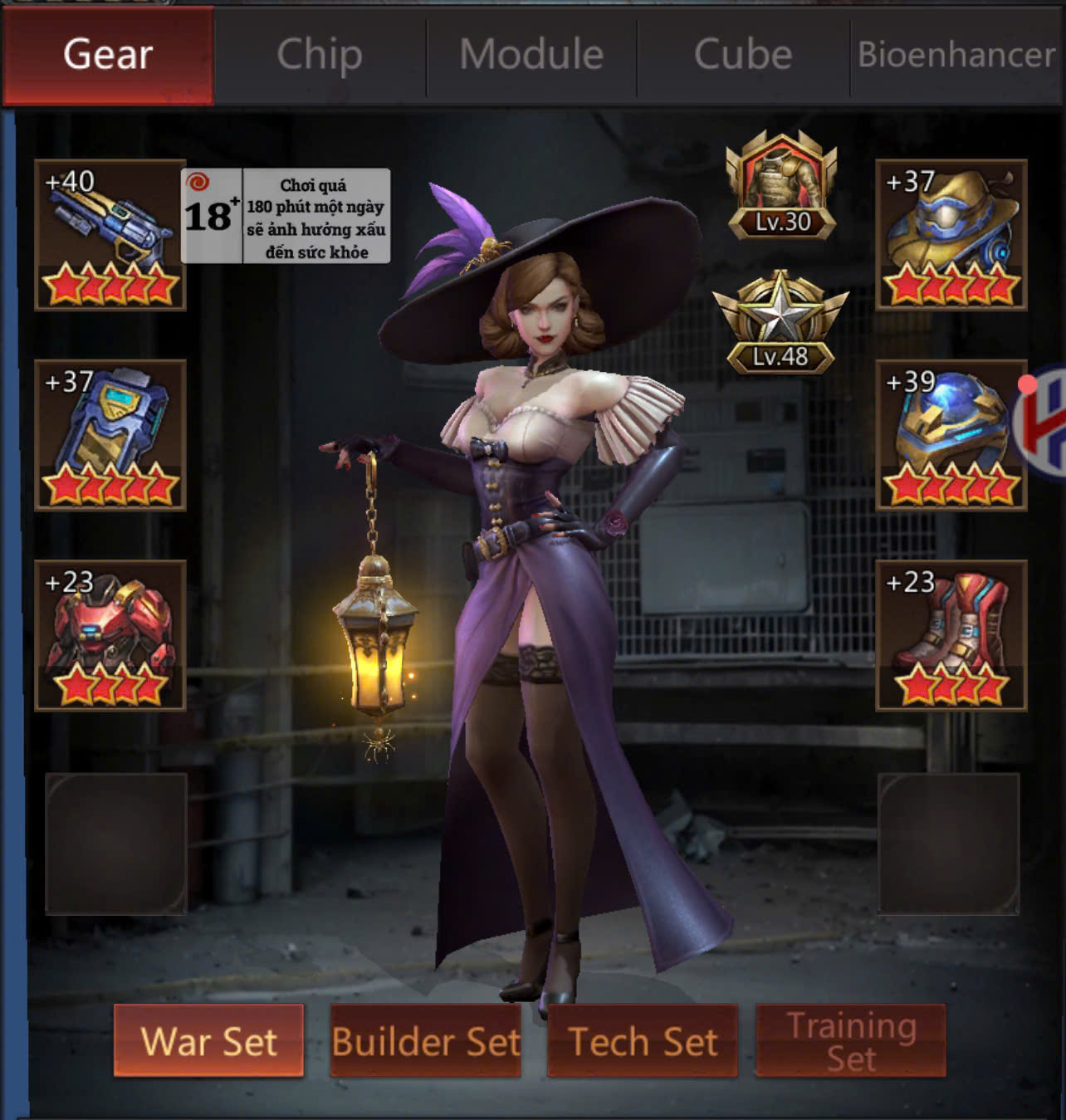Activate the War Set

point(208,1040)
